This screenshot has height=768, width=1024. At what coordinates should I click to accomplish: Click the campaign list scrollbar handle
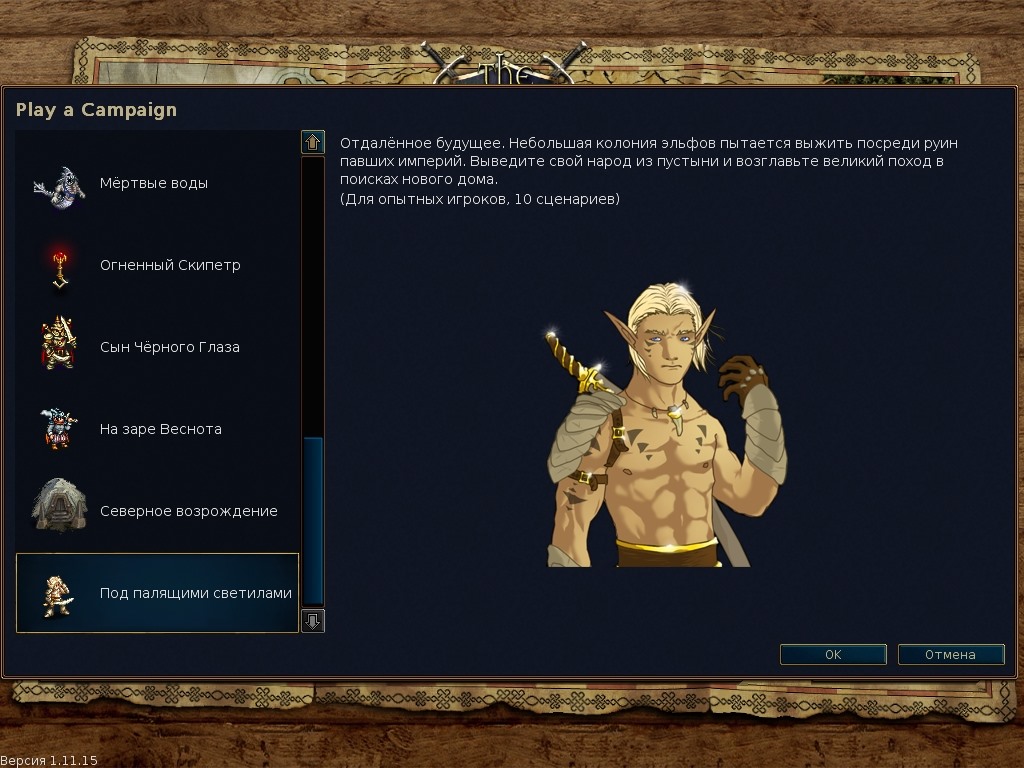tap(313, 520)
